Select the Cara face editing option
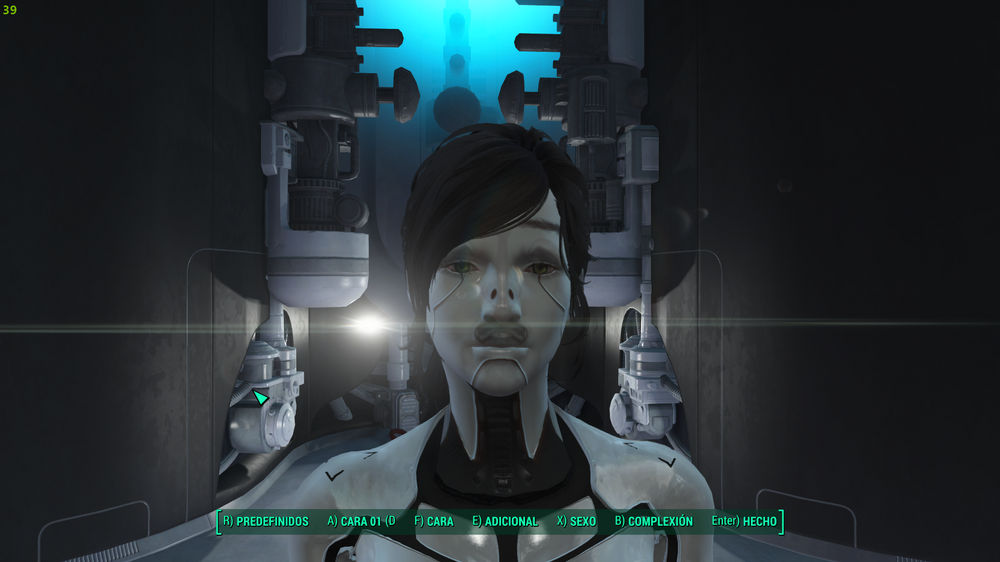Image resolution: width=1000 pixels, height=562 pixels. [433, 521]
